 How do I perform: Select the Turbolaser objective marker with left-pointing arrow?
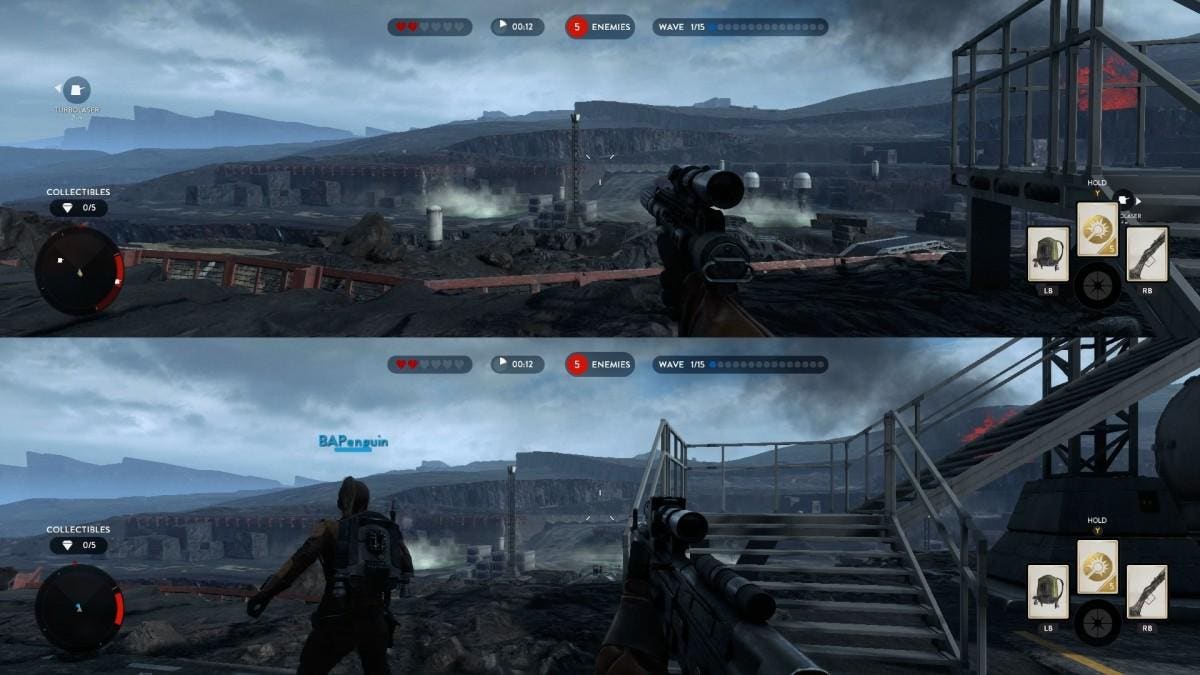[76, 90]
